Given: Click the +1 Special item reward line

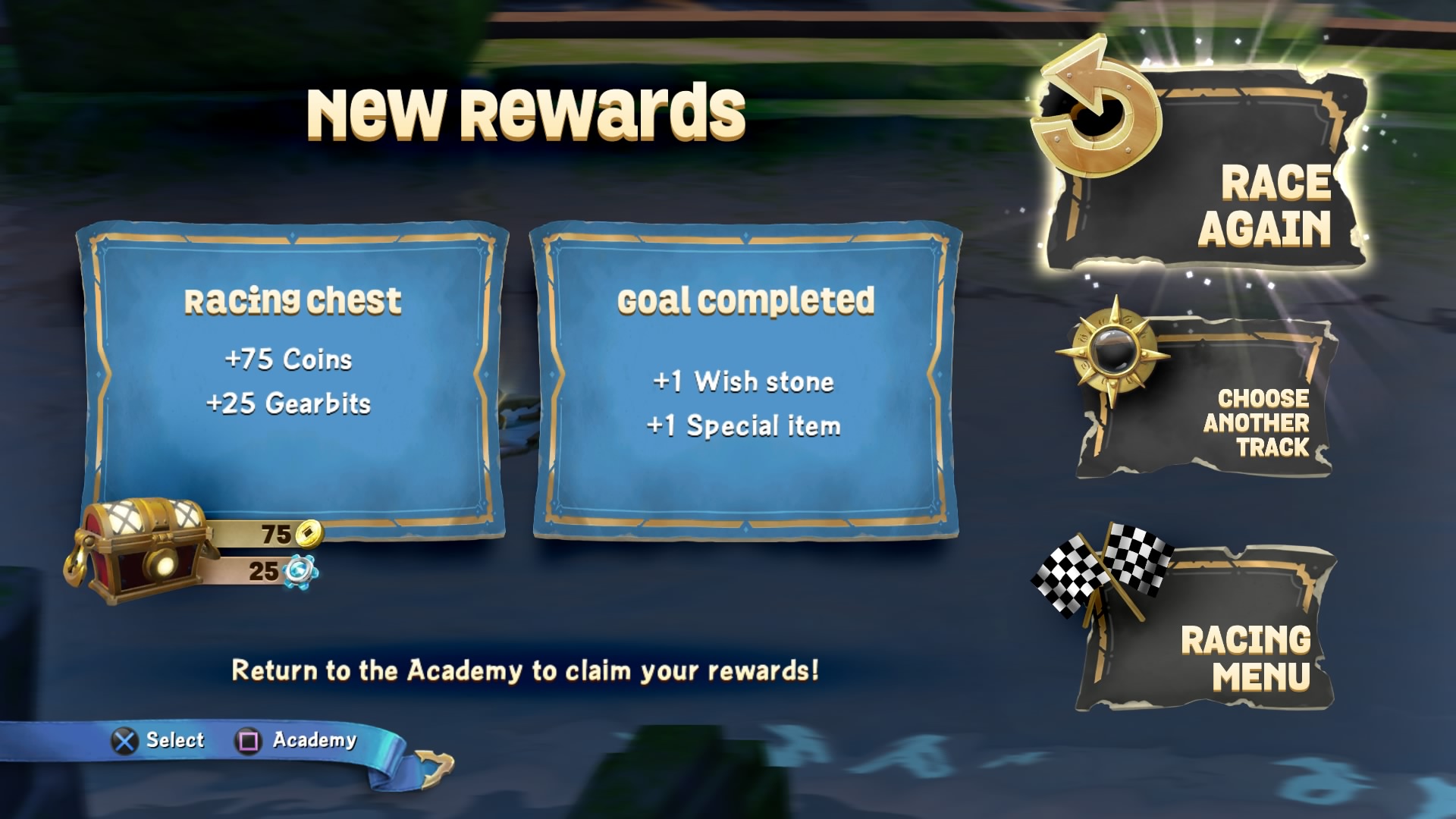Looking at the screenshot, I should coord(745,426).
